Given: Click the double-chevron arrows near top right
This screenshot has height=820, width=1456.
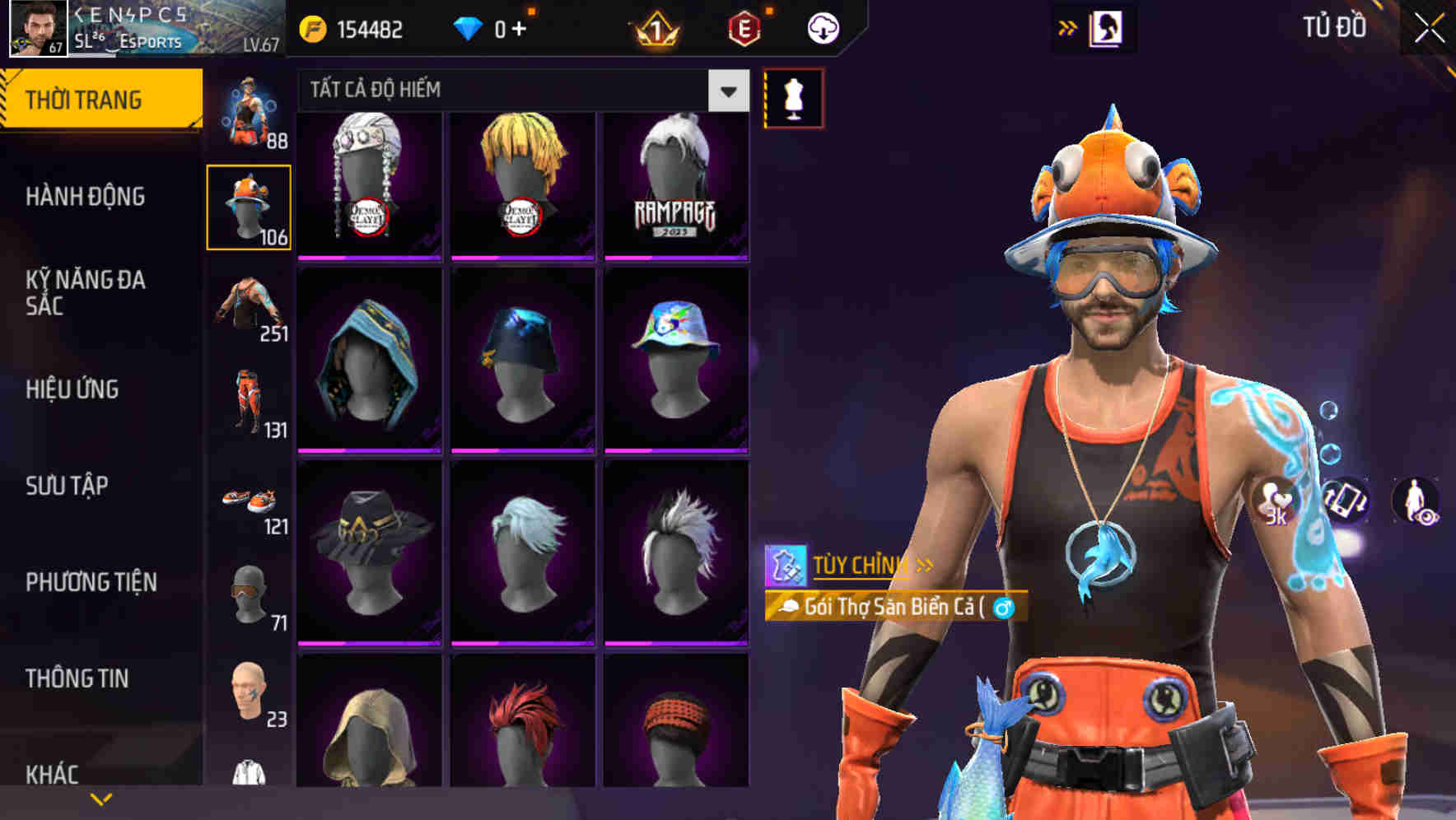Looking at the screenshot, I should tap(1069, 26).
